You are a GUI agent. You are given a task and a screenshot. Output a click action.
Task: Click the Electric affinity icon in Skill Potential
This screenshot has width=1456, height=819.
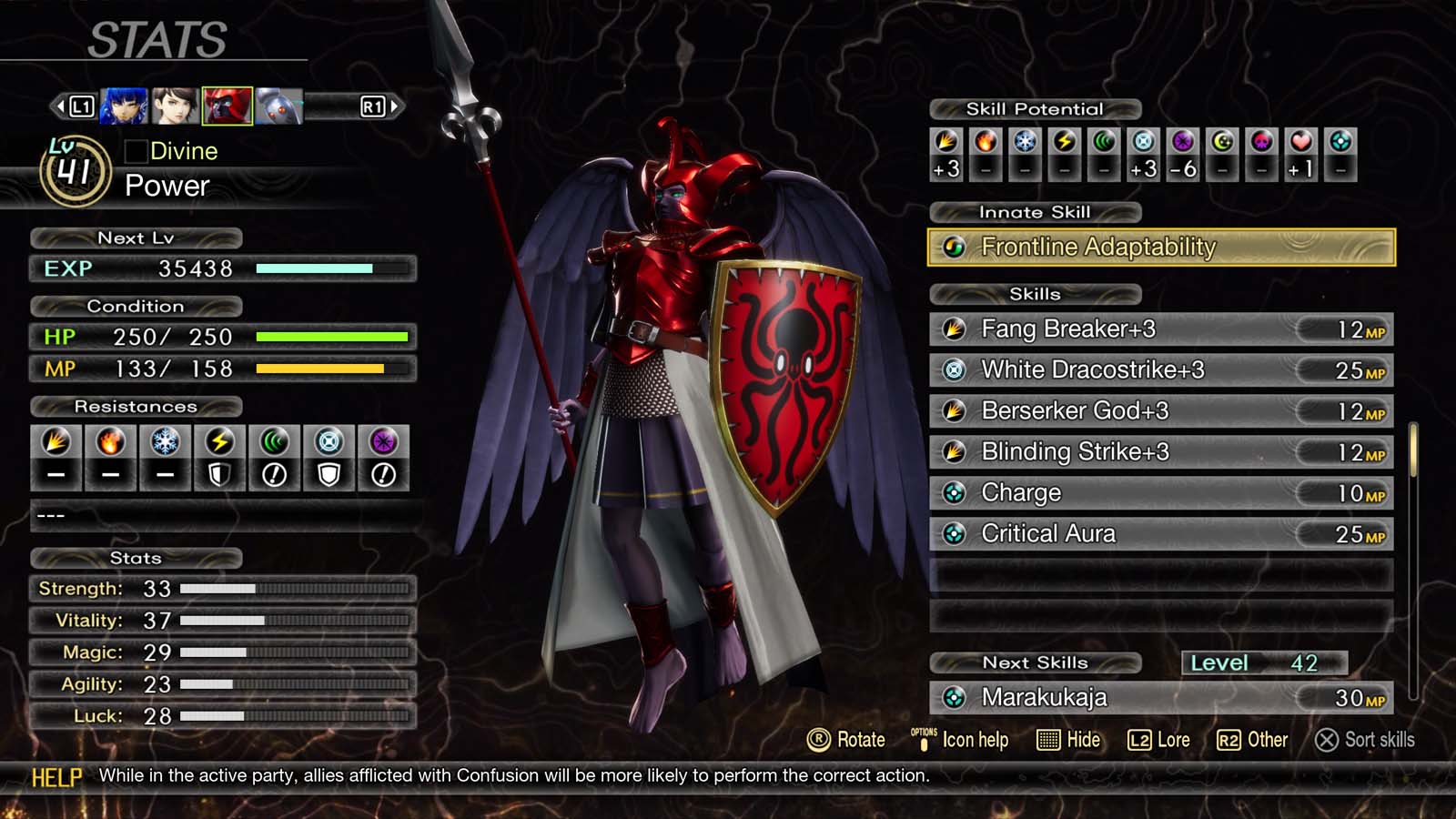pos(1066,143)
